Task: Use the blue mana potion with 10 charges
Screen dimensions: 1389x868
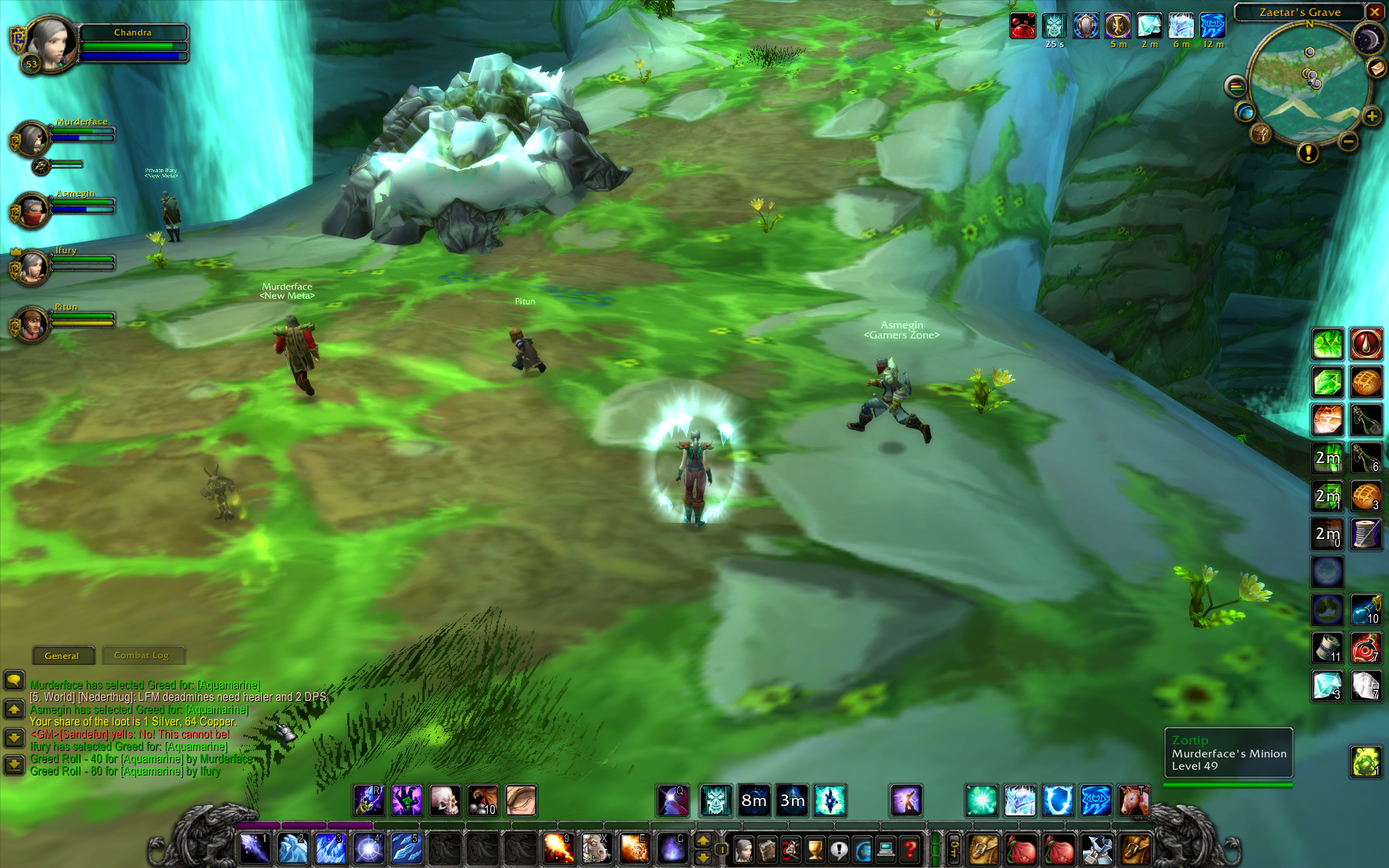Action: pos(1366,610)
